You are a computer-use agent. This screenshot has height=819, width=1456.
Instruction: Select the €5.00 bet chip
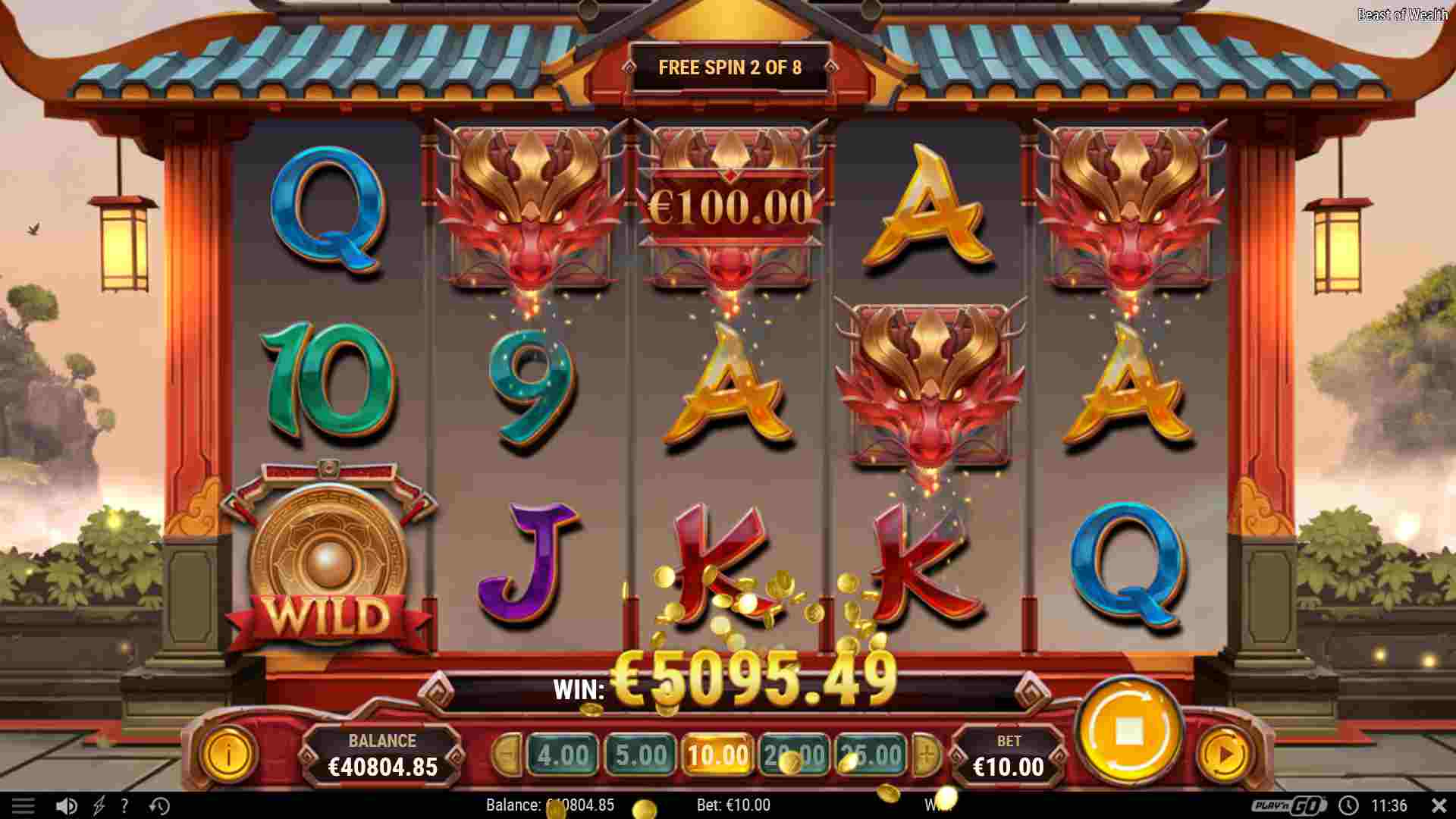641,755
